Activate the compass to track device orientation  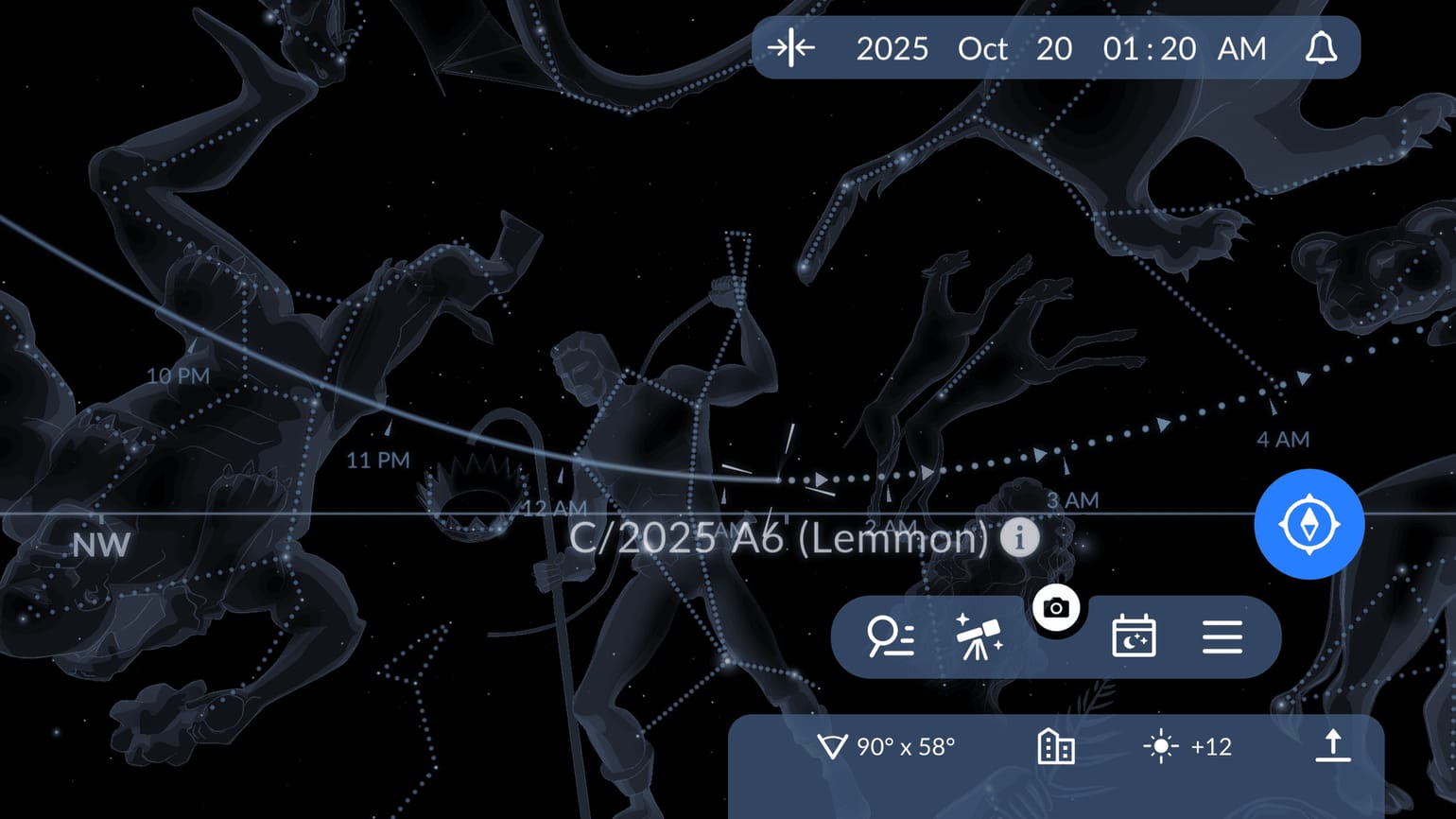click(1309, 525)
